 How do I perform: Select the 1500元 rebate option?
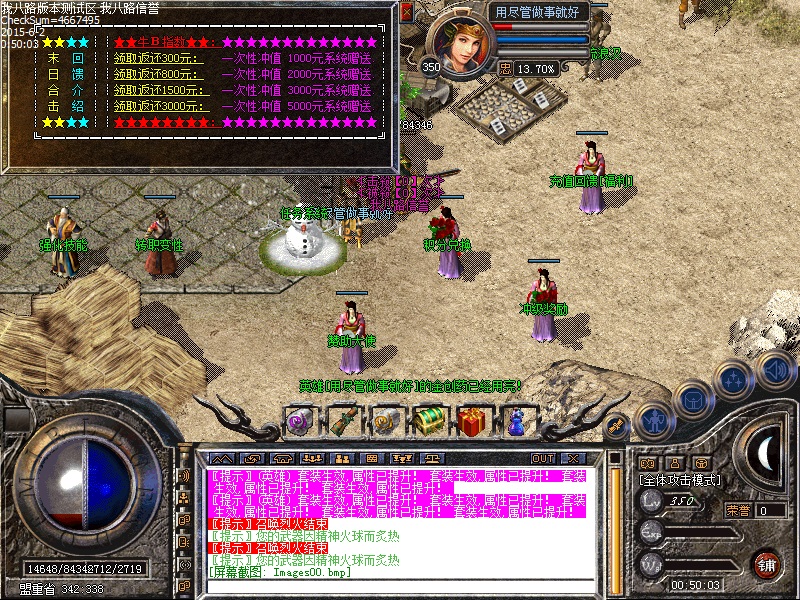(x=159, y=90)
